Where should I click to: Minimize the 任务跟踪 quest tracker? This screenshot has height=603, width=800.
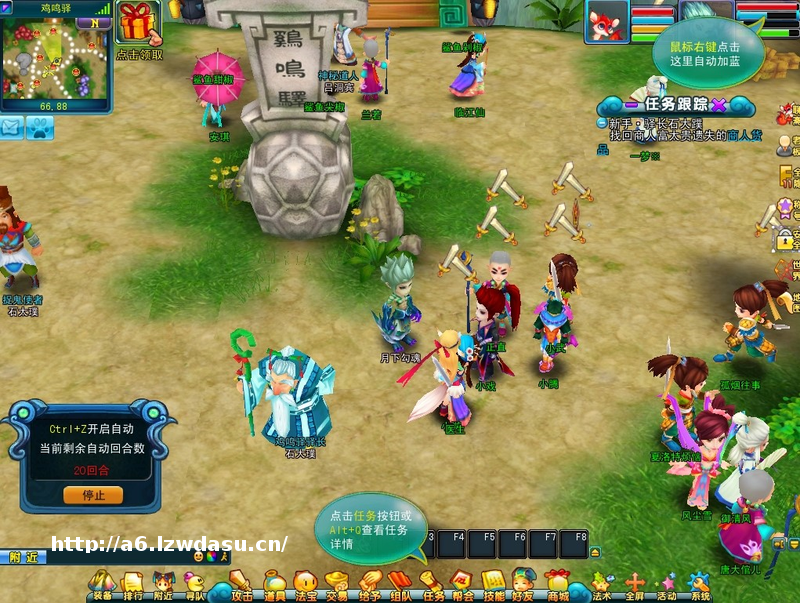pos(631,103)
